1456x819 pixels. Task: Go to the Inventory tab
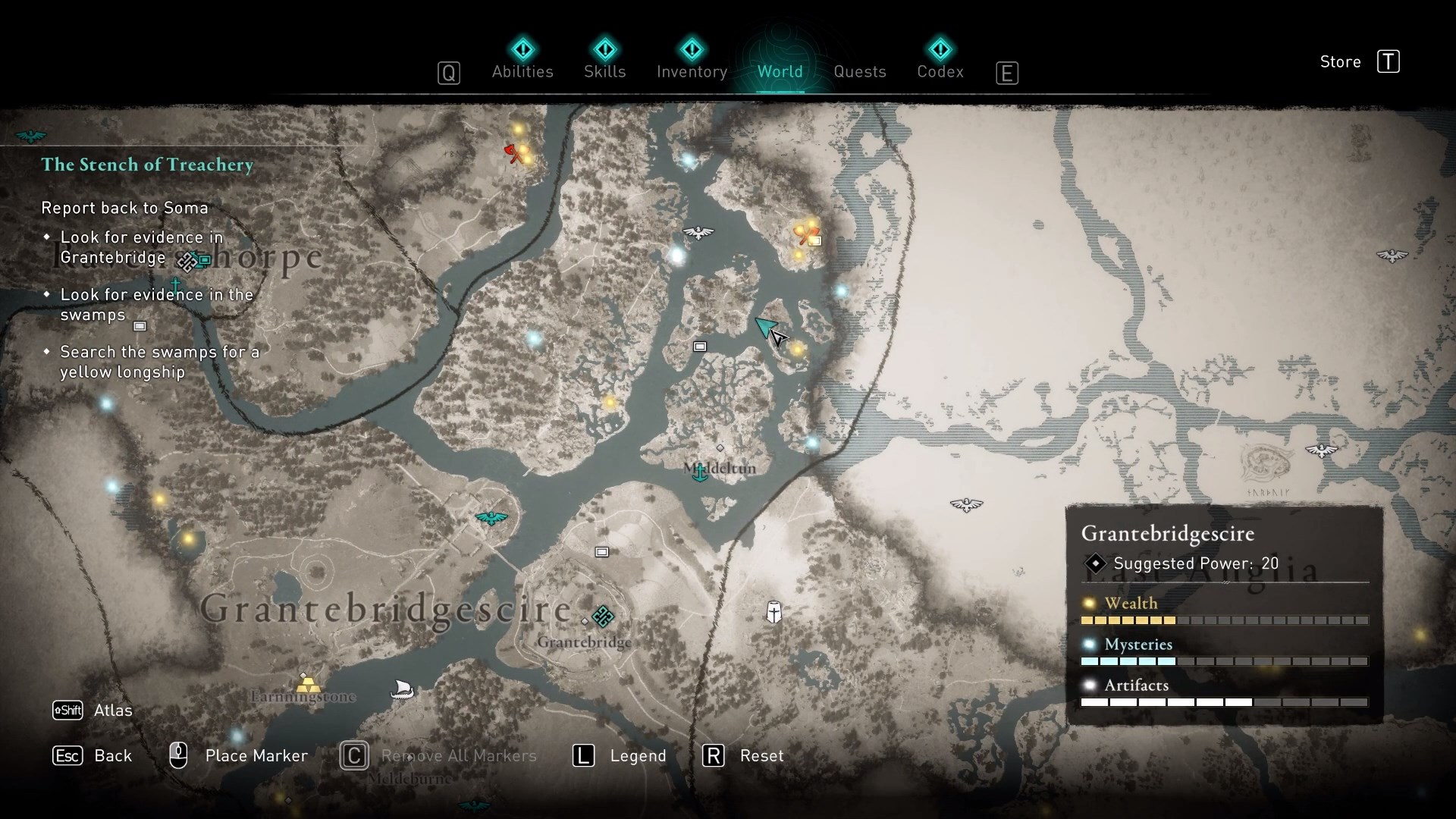click(692, 71)
